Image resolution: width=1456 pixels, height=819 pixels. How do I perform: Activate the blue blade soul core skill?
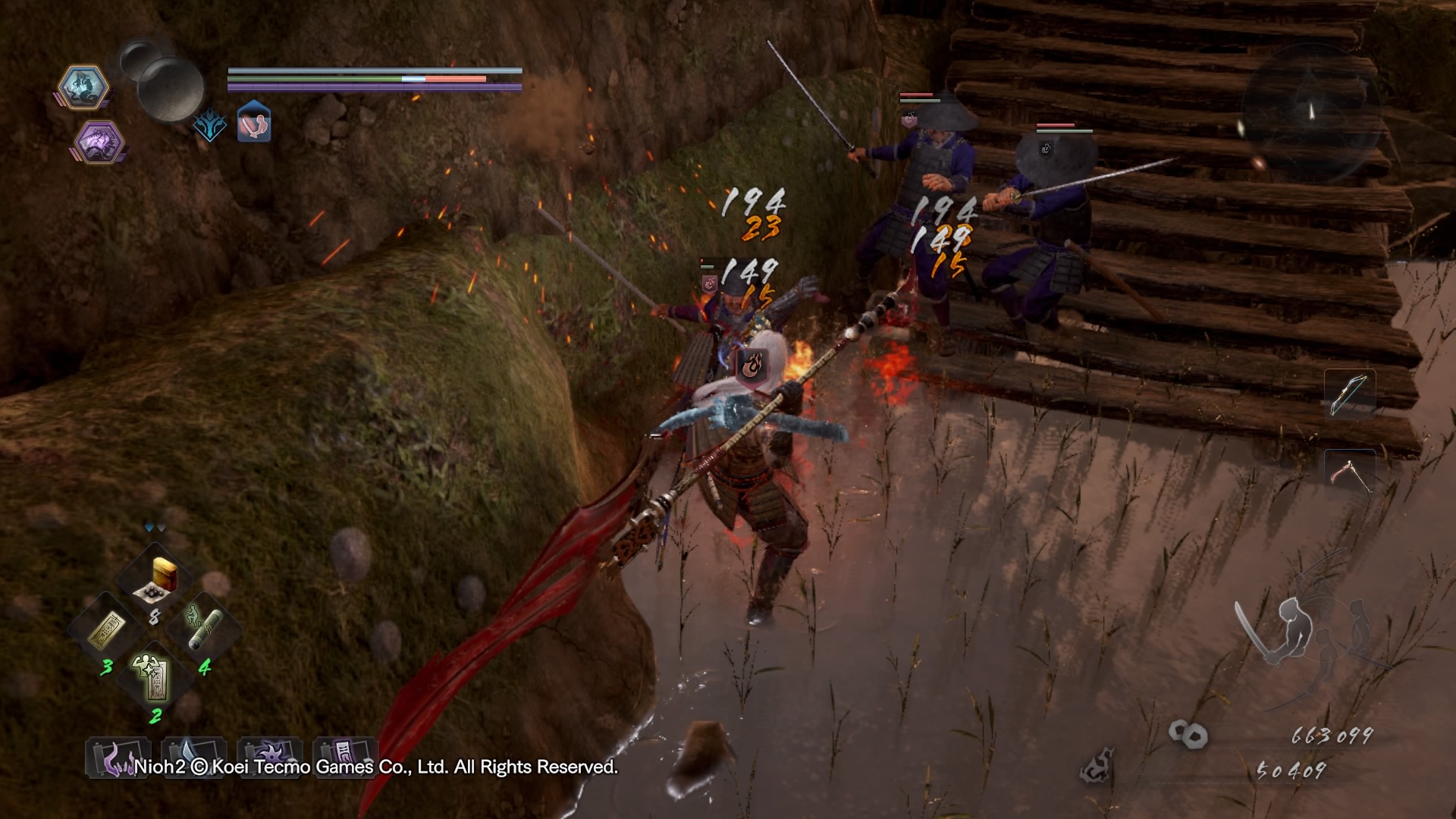tap(193, 755)
